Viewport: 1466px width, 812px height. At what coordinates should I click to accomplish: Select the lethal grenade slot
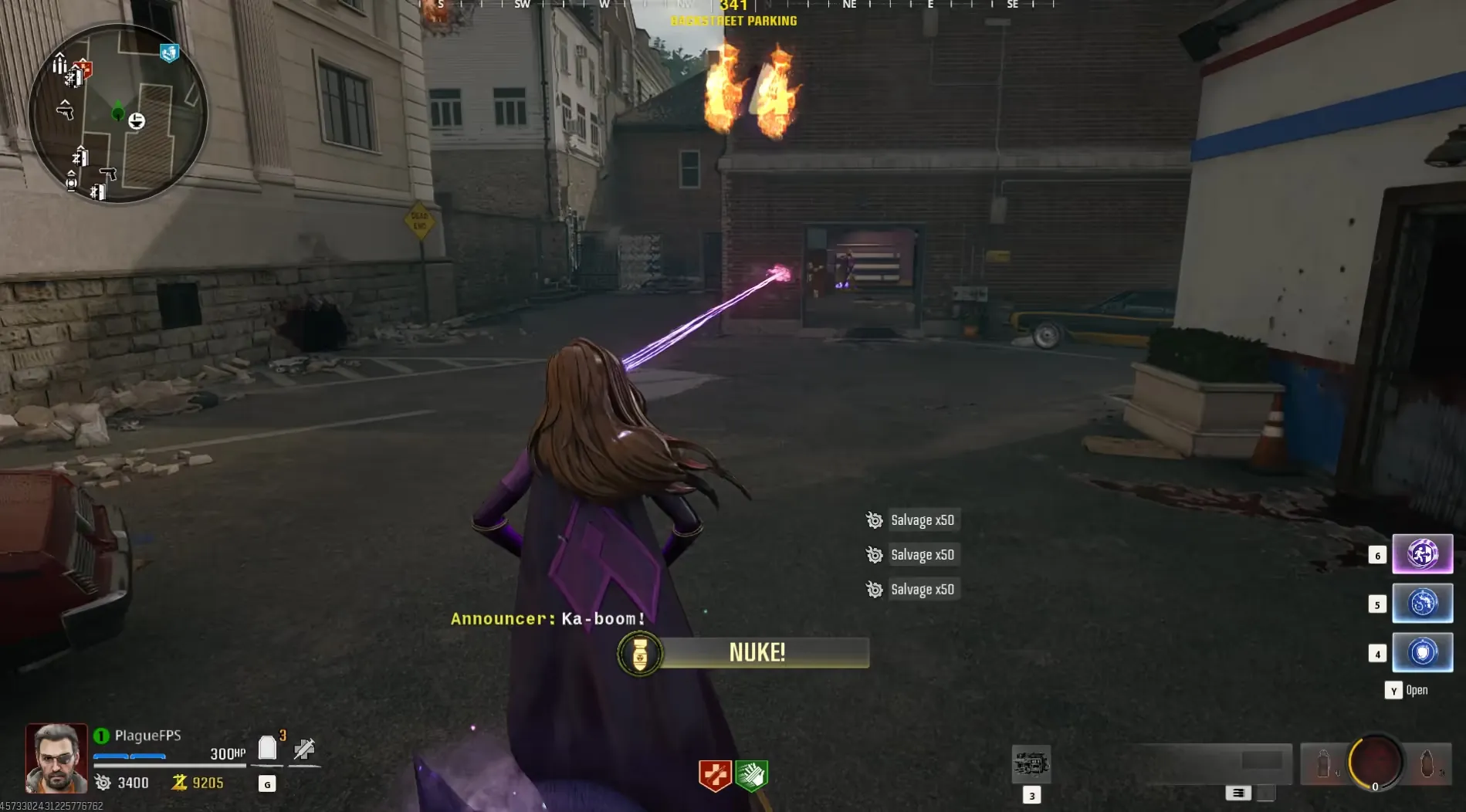point(1427,763)
